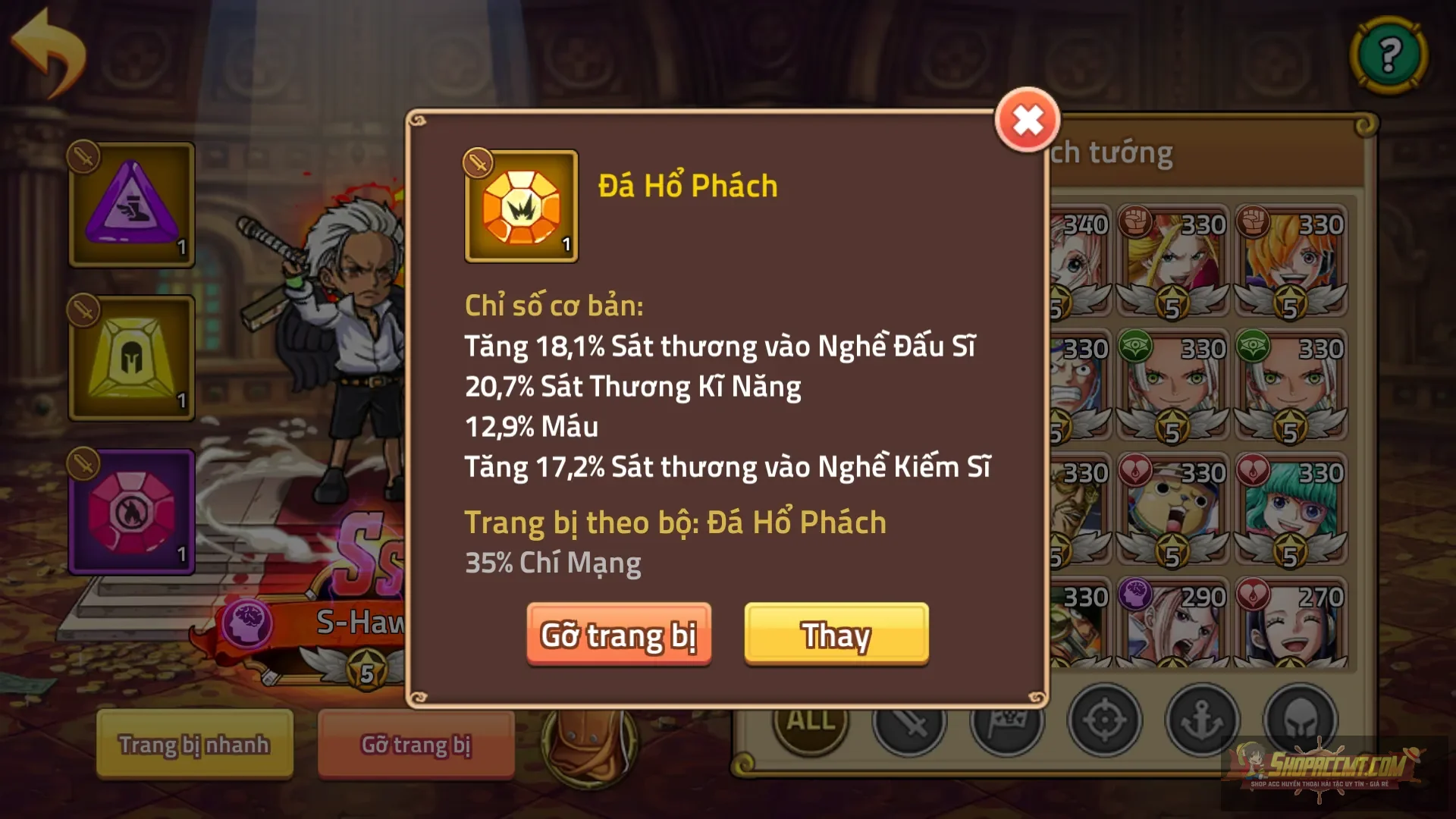This screenshot has height=819, width=1456.
Task: Close the Đá Hổ Phách dialog
Action: [1028, 119]
